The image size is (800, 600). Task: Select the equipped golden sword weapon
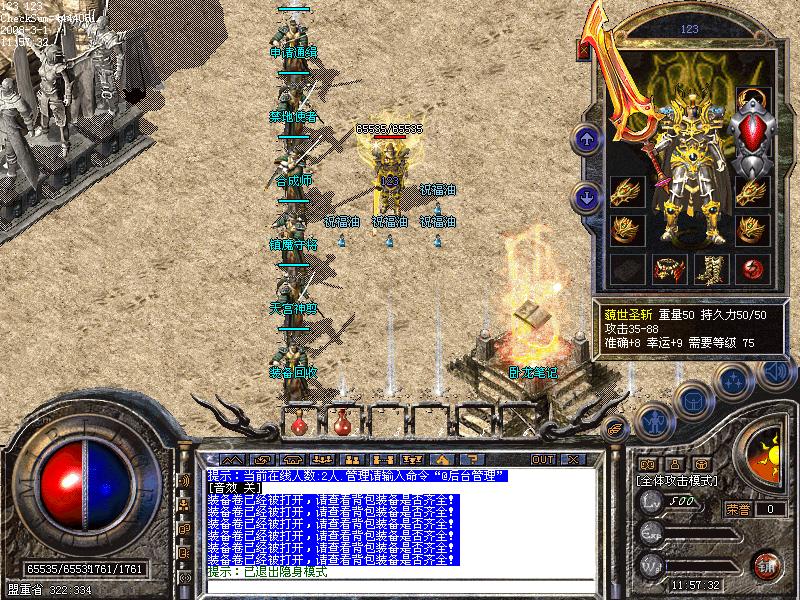(x=625, y=90)
